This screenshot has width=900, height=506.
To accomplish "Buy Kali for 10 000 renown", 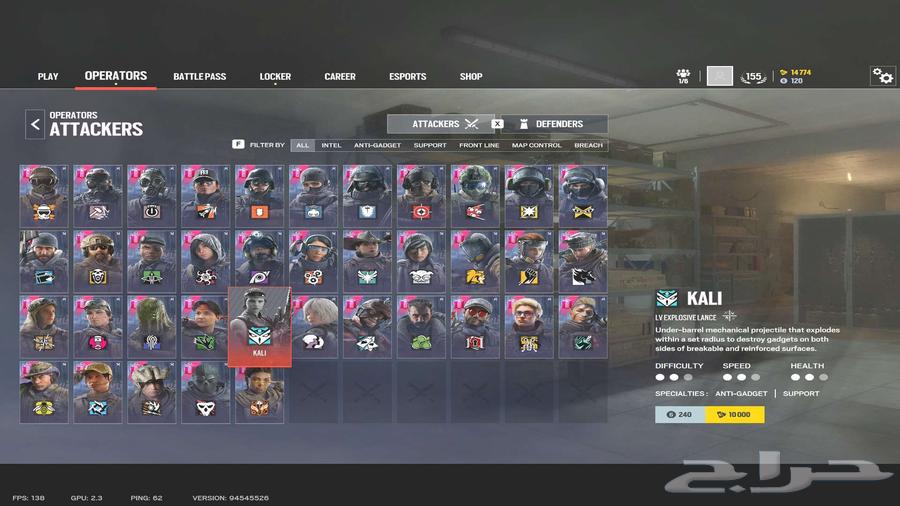I will (735, 414).
